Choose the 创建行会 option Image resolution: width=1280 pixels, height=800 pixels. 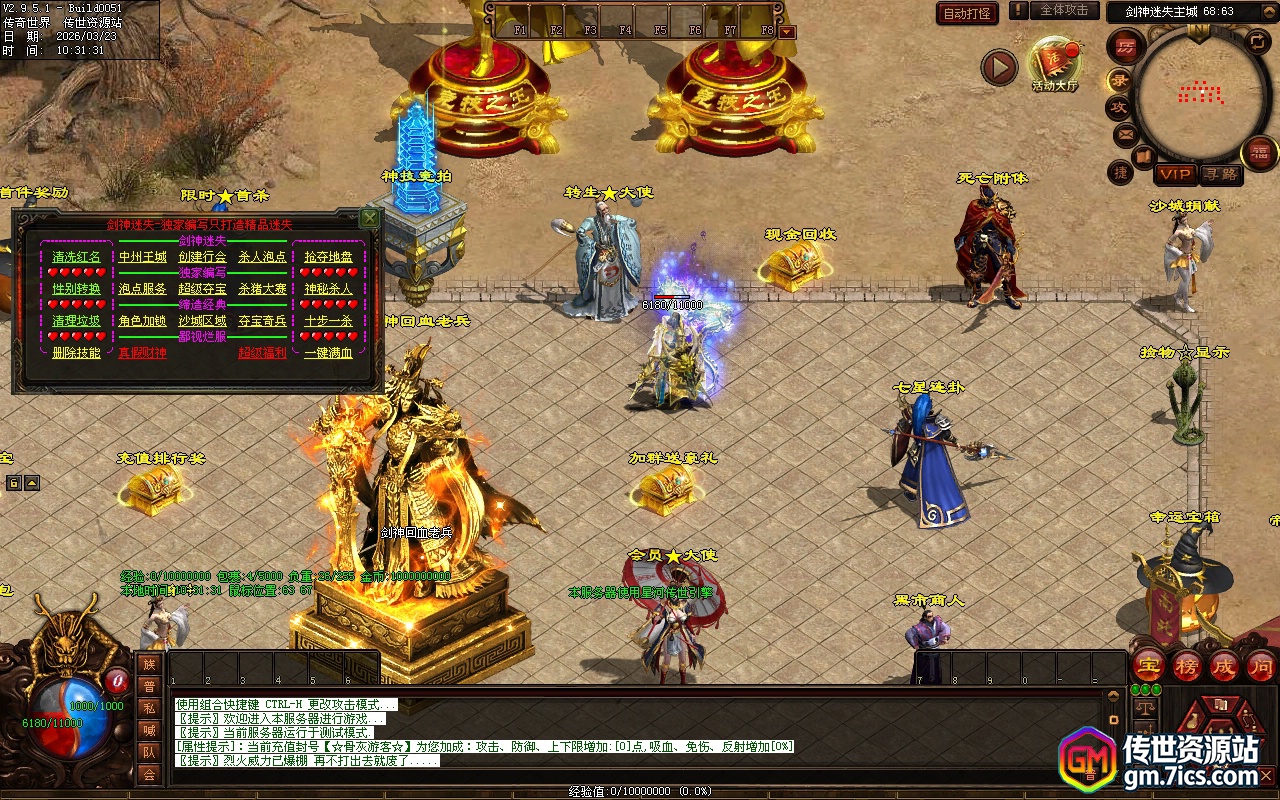[203, 257]
